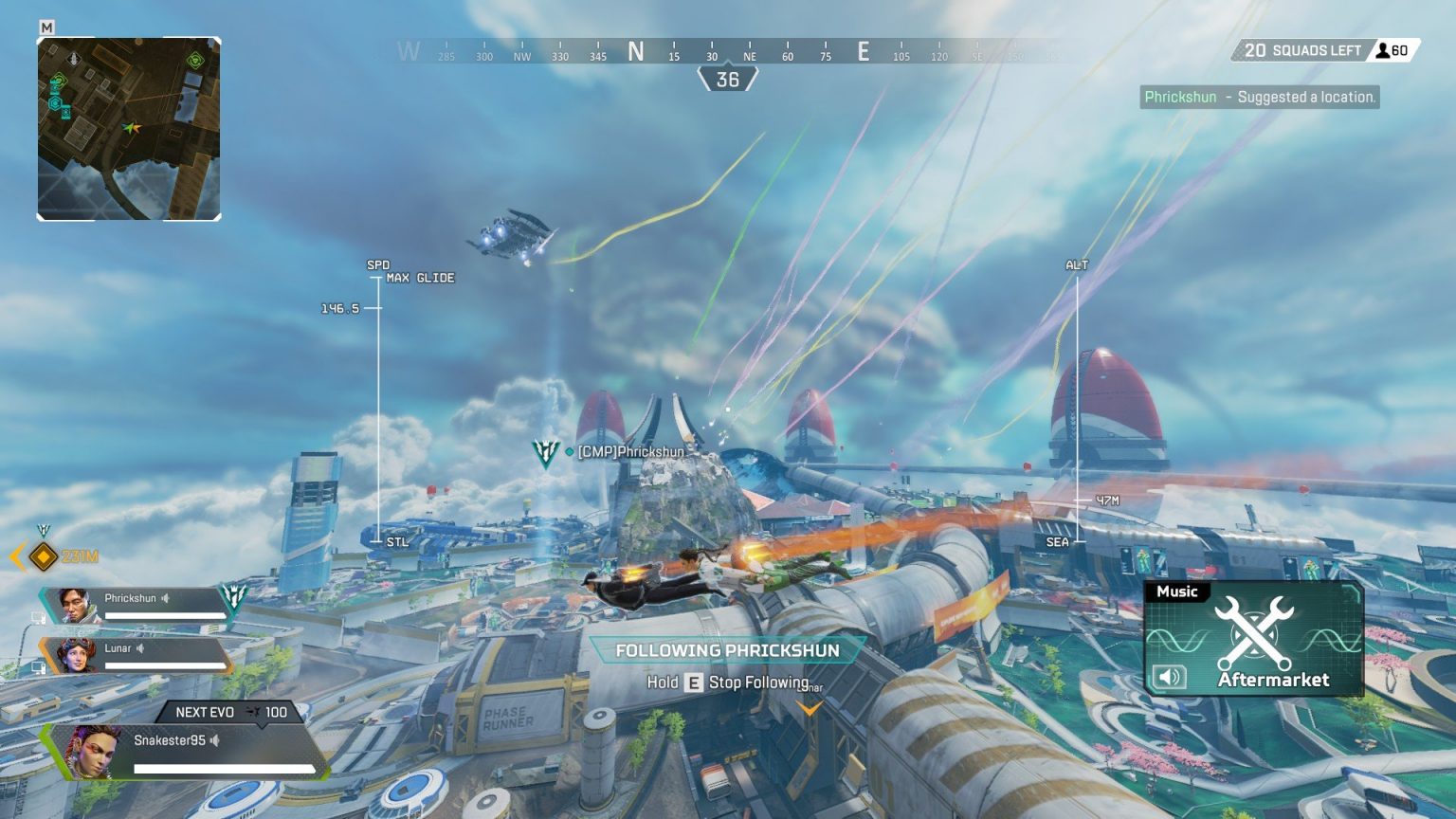Select the Music label tab on the Aftermarket widget
This screenshot has height=819, width=1456.
[1176, 591]
